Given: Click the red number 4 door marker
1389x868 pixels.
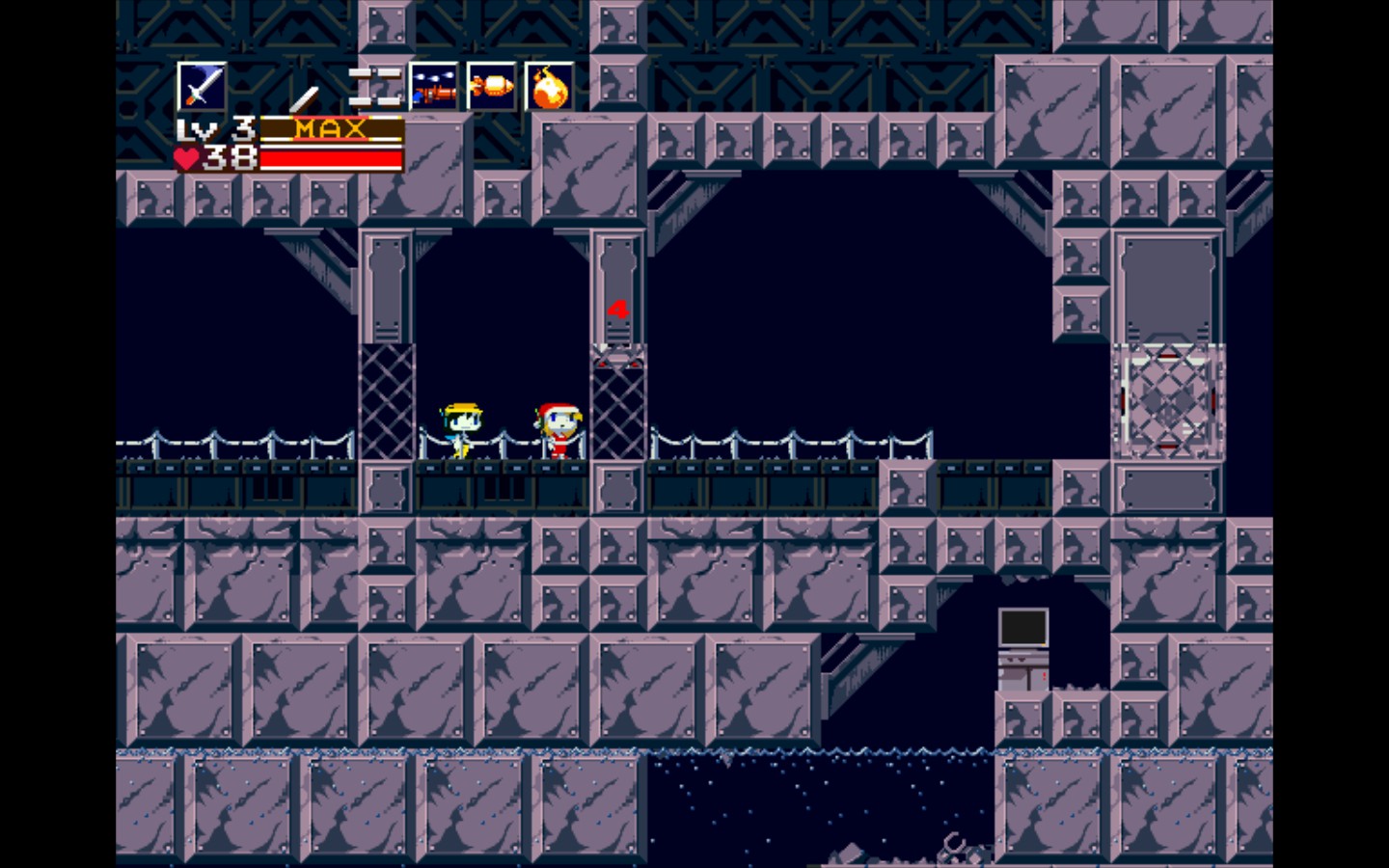Looking at the screenshot, I should coord(616,307).
